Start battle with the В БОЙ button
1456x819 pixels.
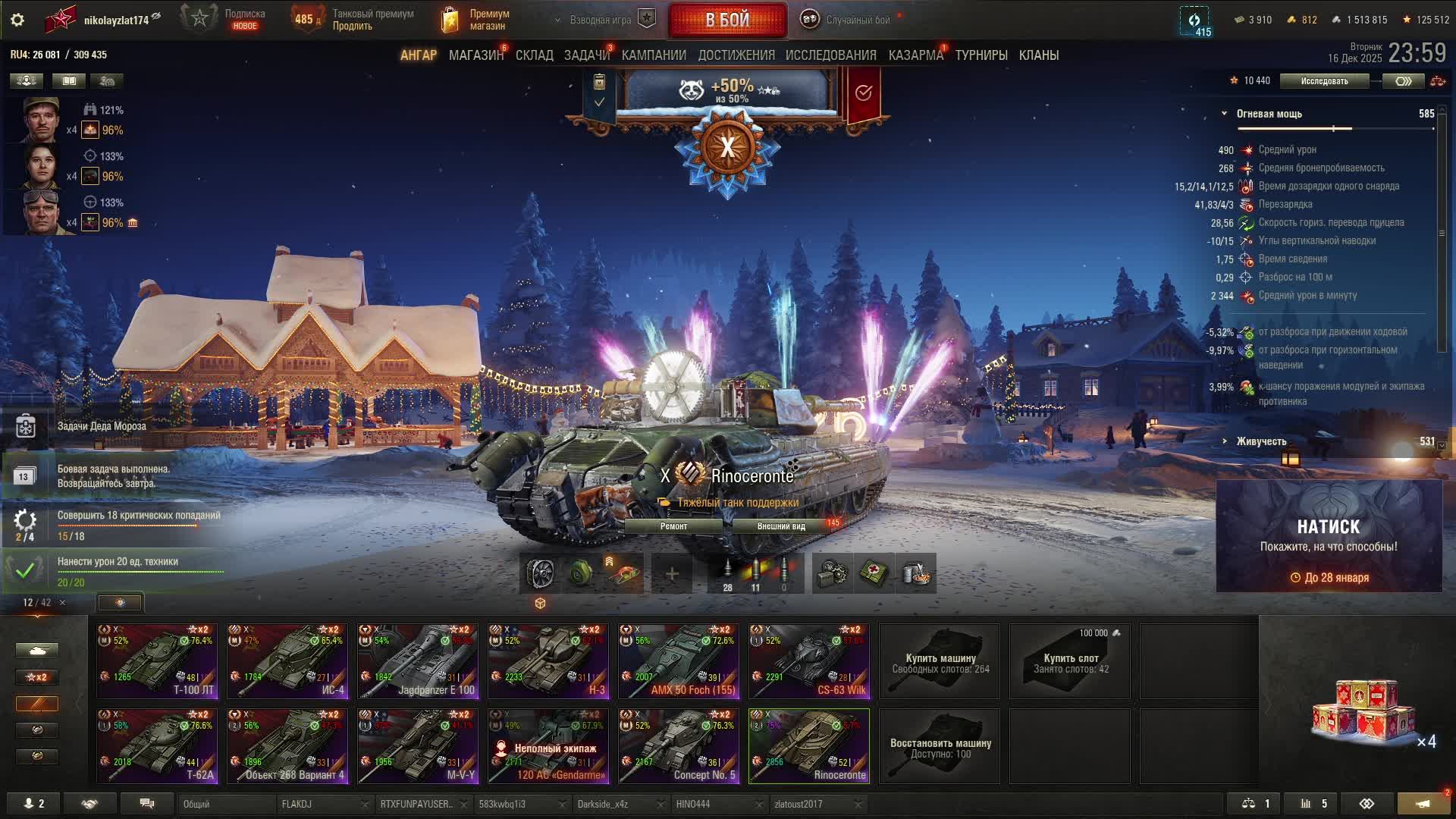coord(727,20)
